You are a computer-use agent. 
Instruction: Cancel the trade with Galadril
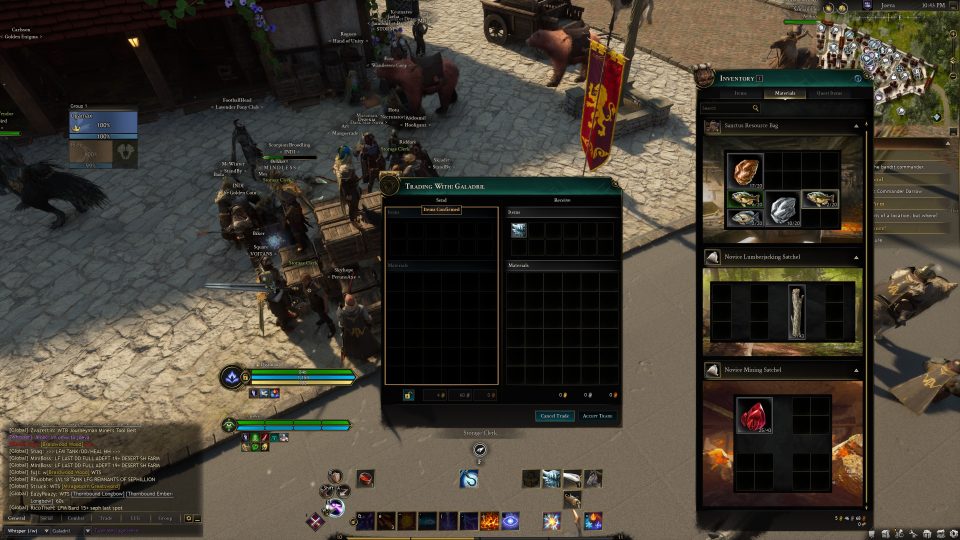555,416
